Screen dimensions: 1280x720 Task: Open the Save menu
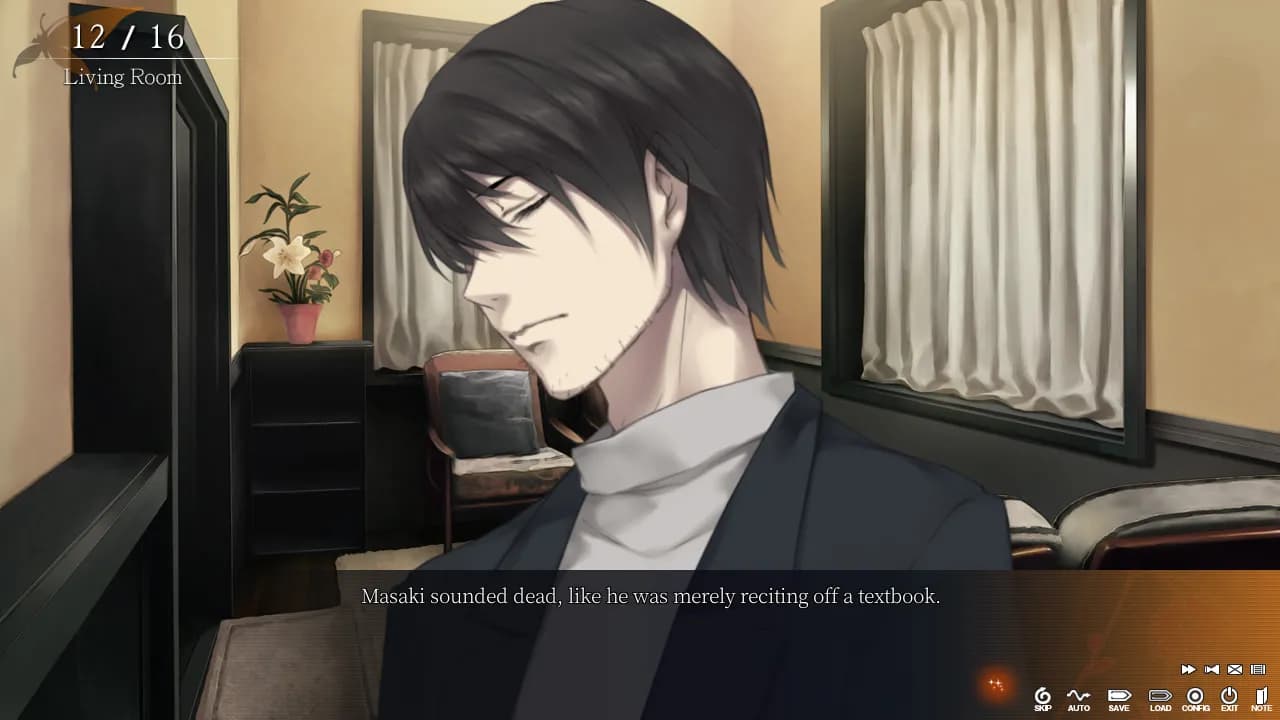(1118, 697)
